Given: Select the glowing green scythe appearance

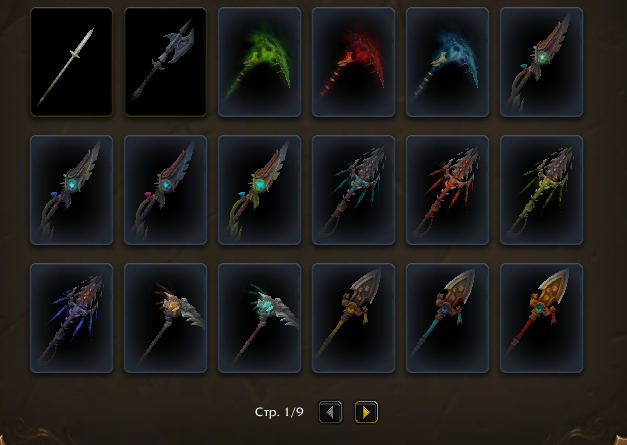Looking at the screenshot, I should pos(259,62).
